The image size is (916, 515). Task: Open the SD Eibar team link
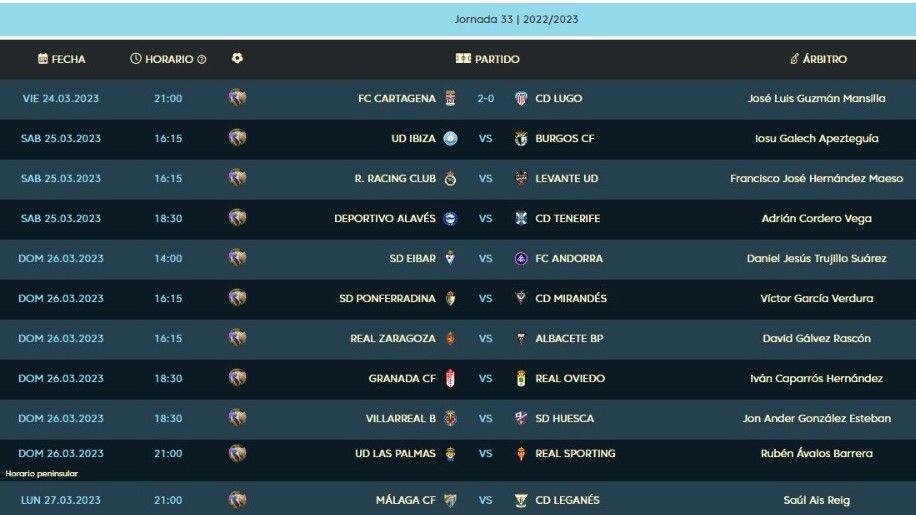click(x=412, y=258)
